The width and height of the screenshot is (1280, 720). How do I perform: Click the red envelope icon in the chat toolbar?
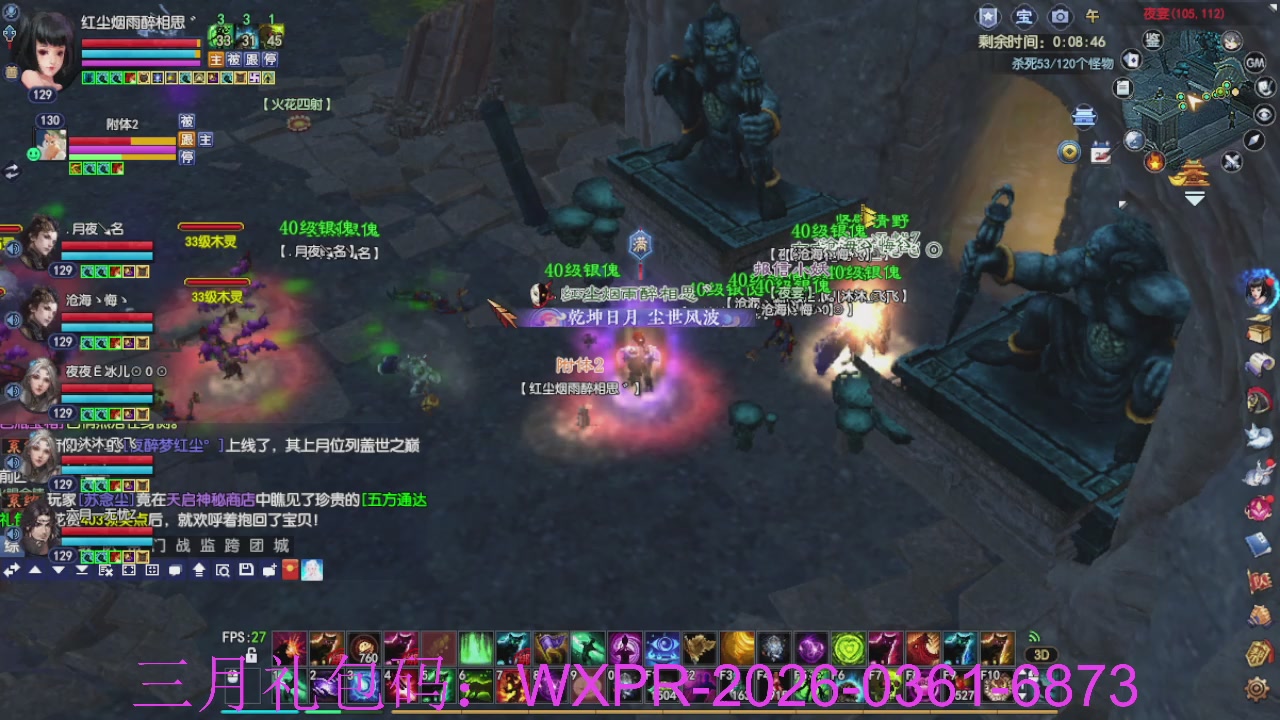click(290, 570)
